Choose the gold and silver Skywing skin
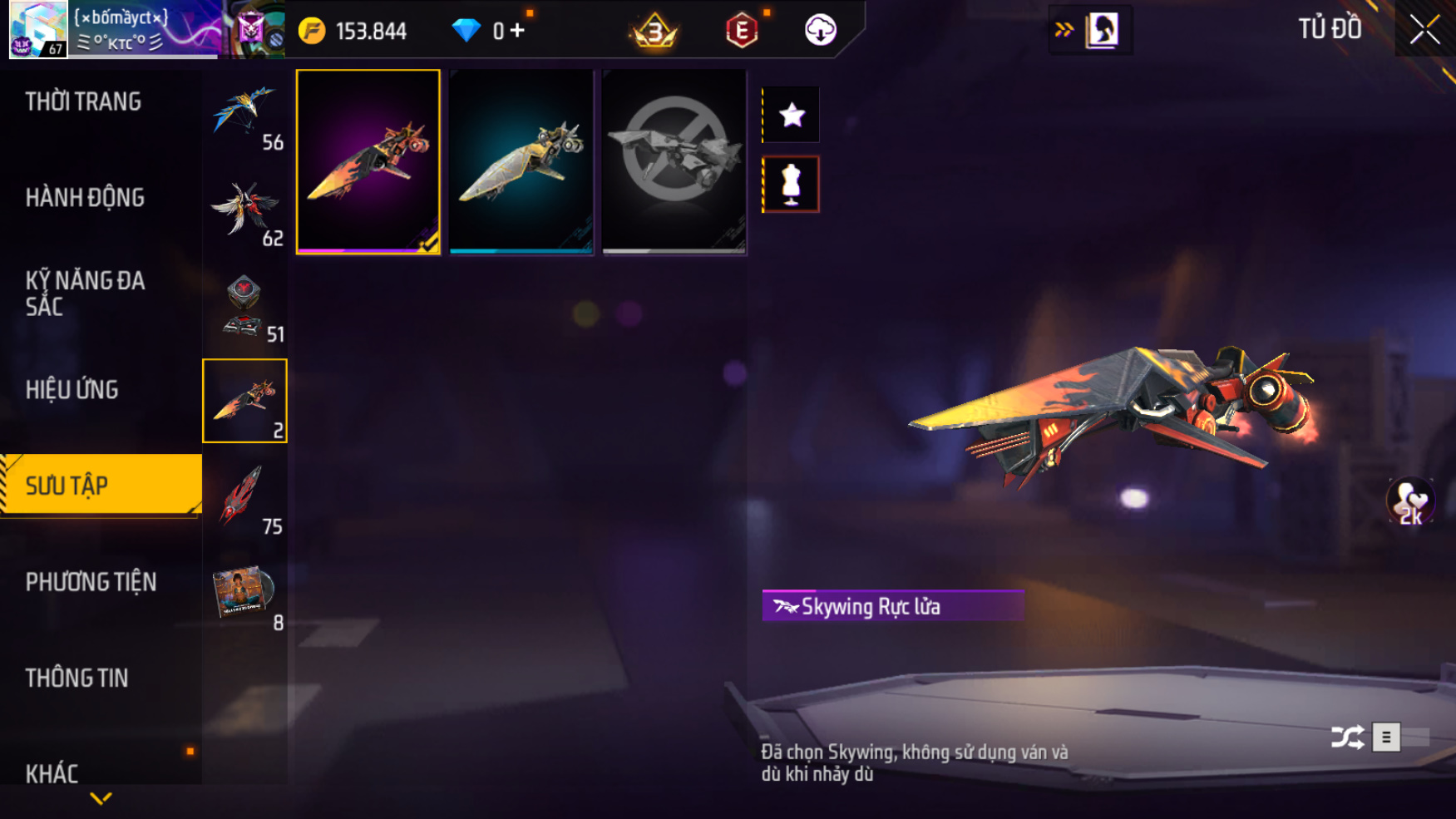1456x819 pixels. click(521, 162)
